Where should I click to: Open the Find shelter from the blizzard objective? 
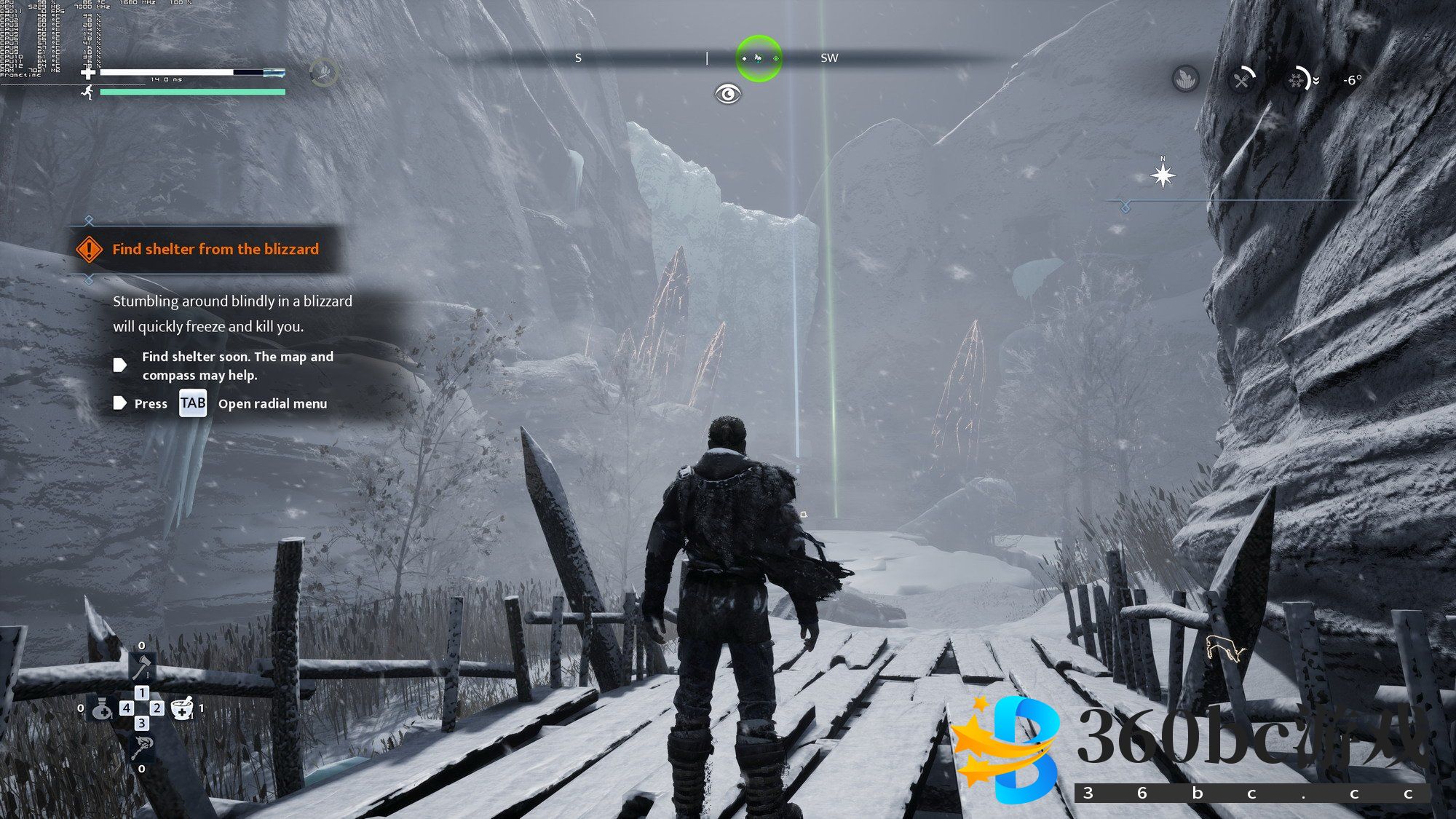(x=215, y=249)
